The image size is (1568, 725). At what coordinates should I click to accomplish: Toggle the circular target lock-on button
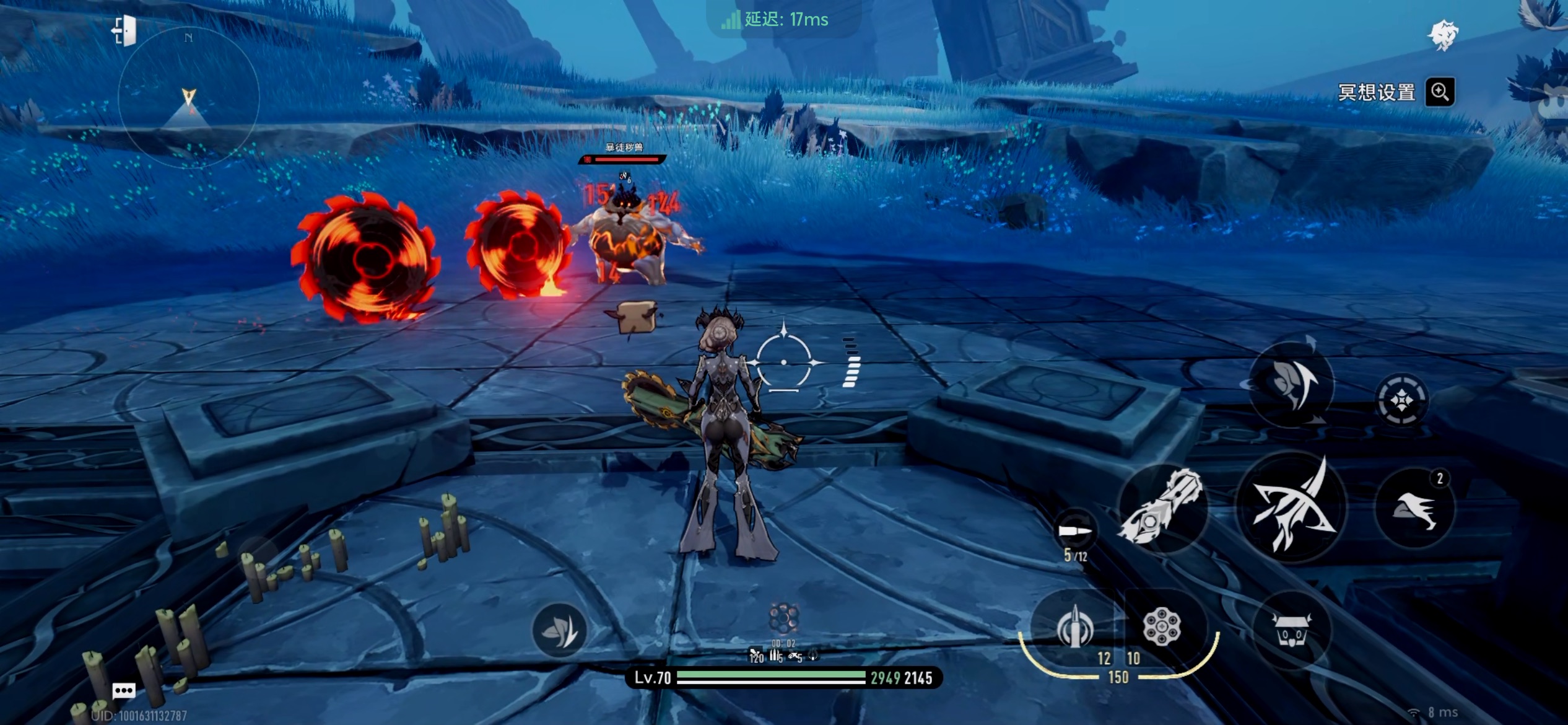click(1402, 401)
